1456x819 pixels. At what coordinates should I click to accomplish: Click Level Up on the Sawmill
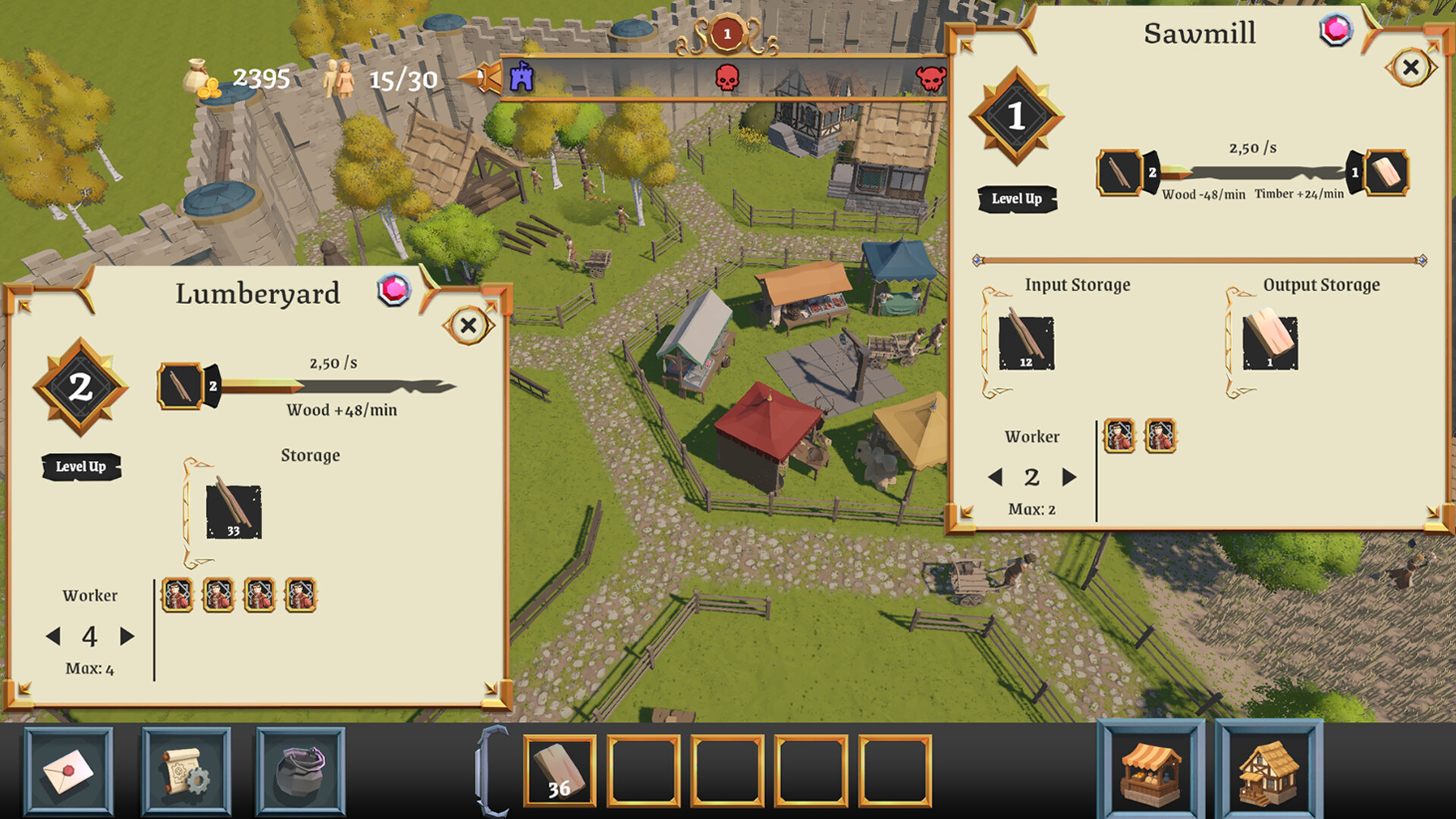[x=1016, y=199]
